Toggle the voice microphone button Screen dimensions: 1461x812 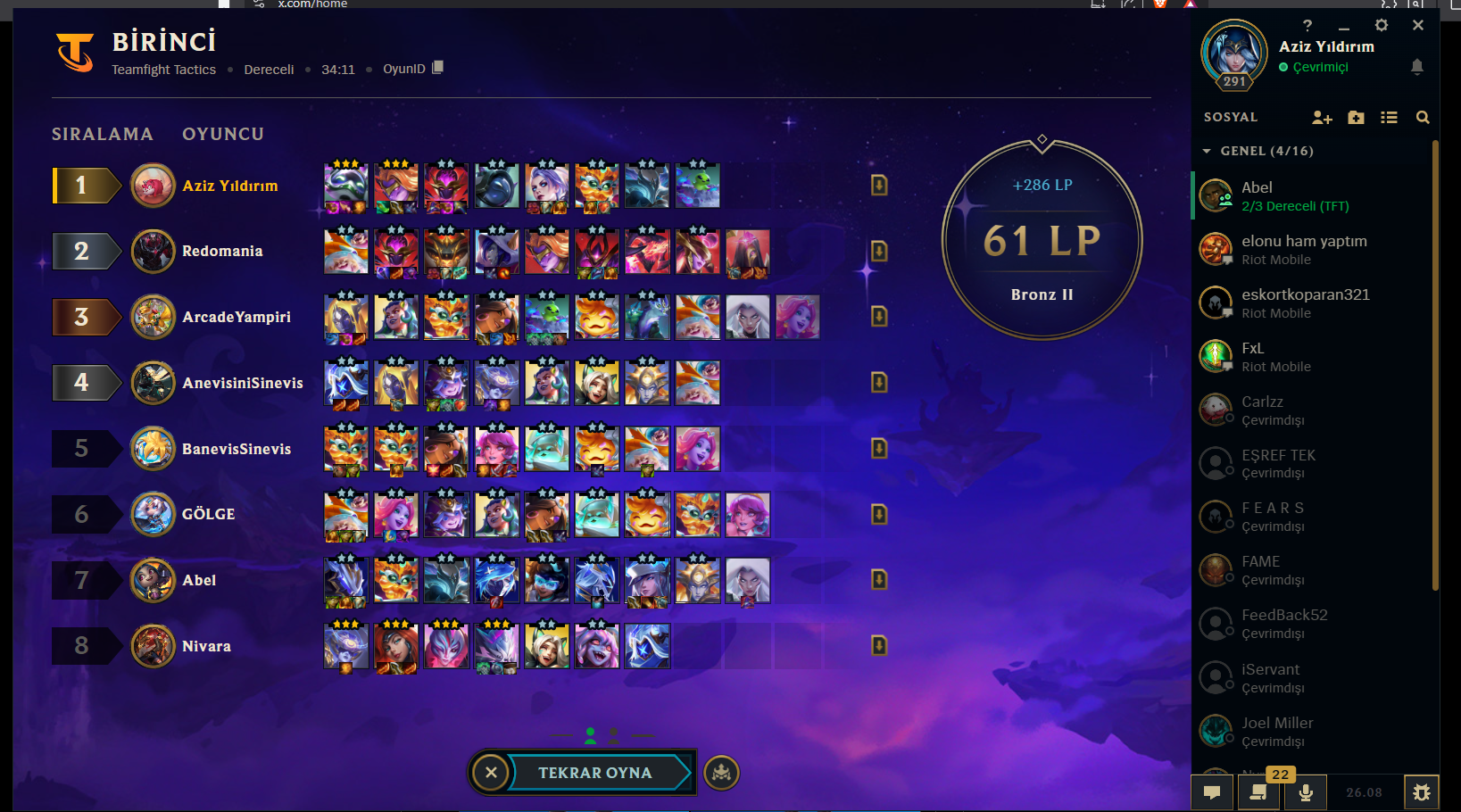tap(1306, 792)
